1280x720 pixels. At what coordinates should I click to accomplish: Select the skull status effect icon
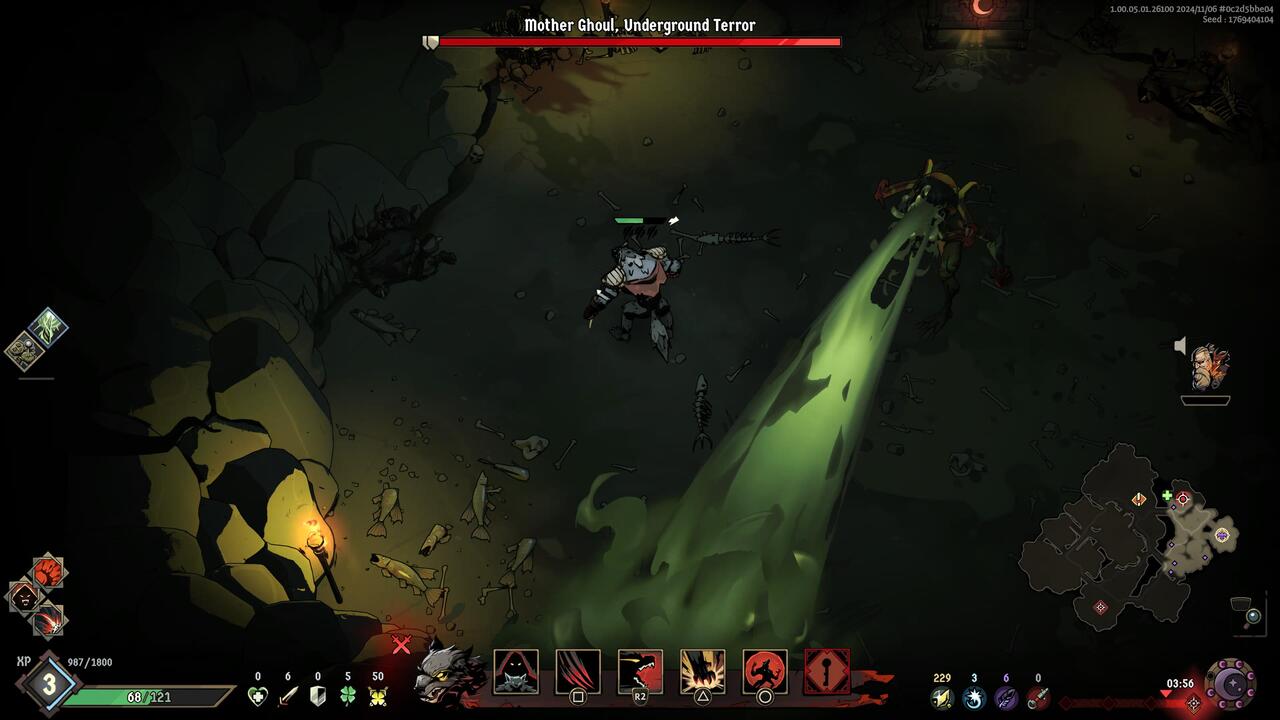(22, 350)
